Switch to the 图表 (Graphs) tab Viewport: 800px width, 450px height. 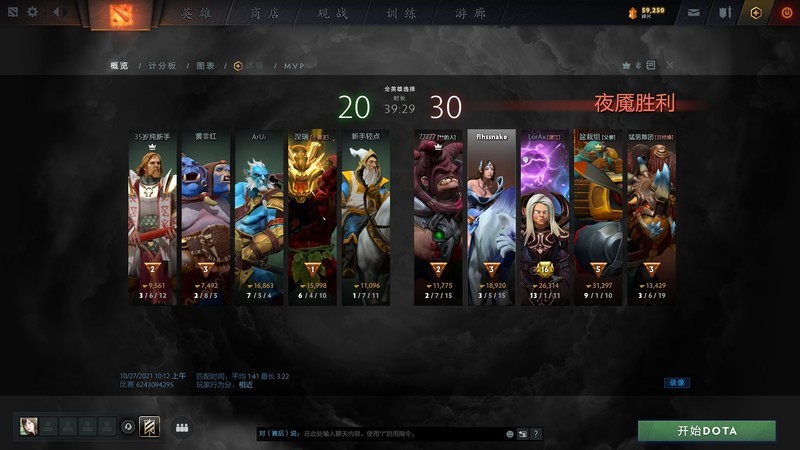pyautogui.click(x=206, y=65)
